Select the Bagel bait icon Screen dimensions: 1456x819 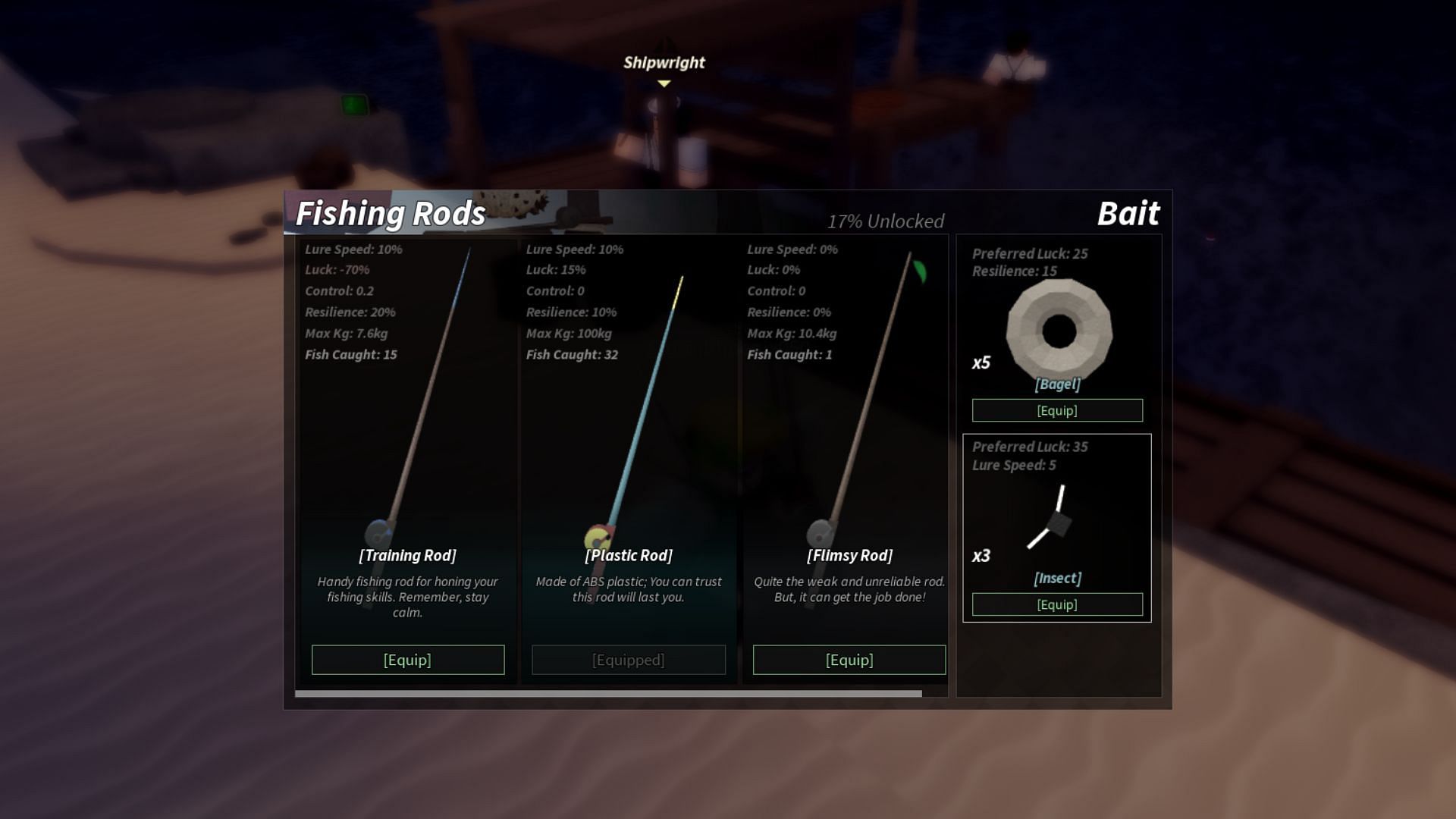1059,331
